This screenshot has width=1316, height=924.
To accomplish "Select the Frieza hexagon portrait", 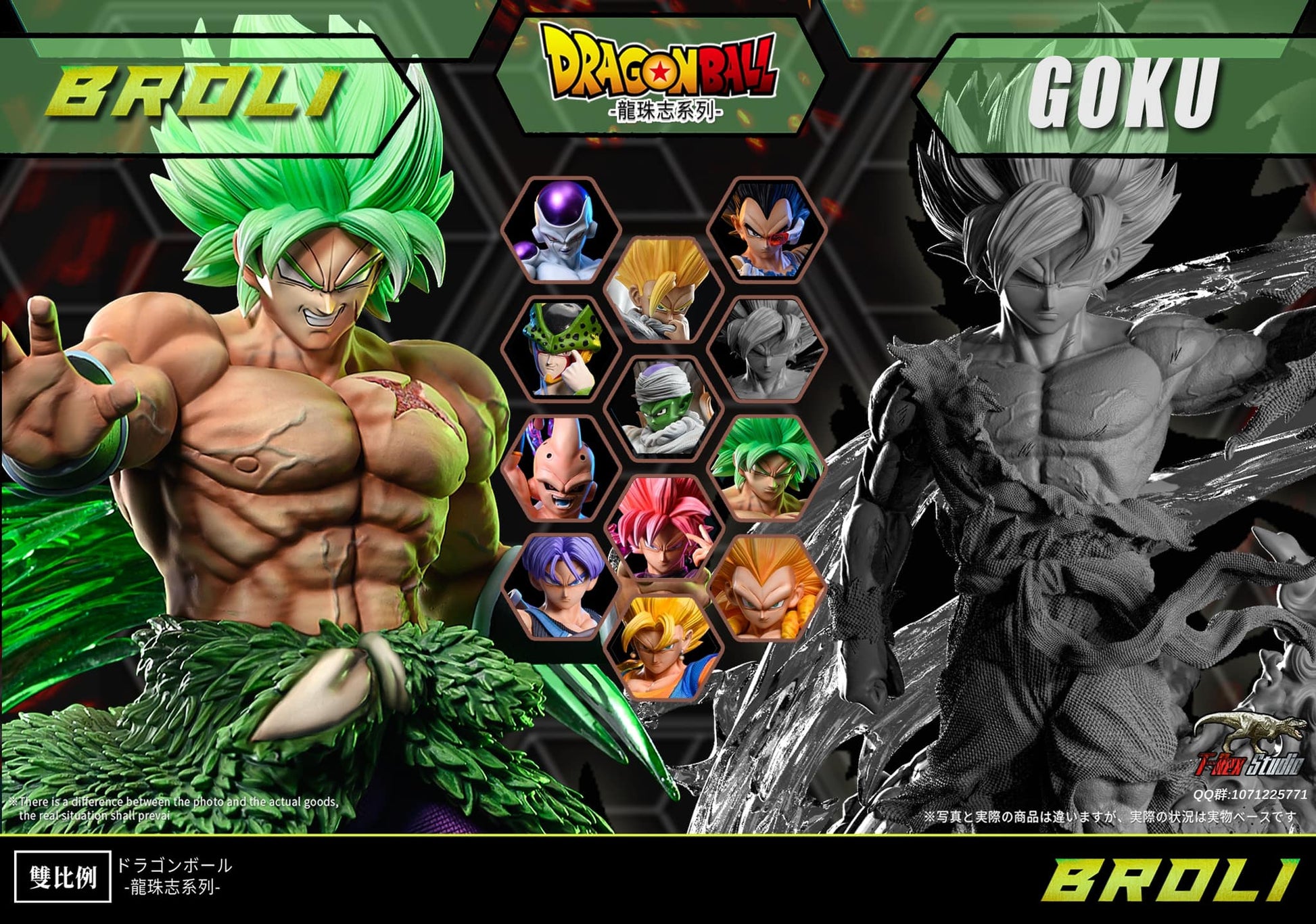I will pyautogui.click(x=561, y=230).
